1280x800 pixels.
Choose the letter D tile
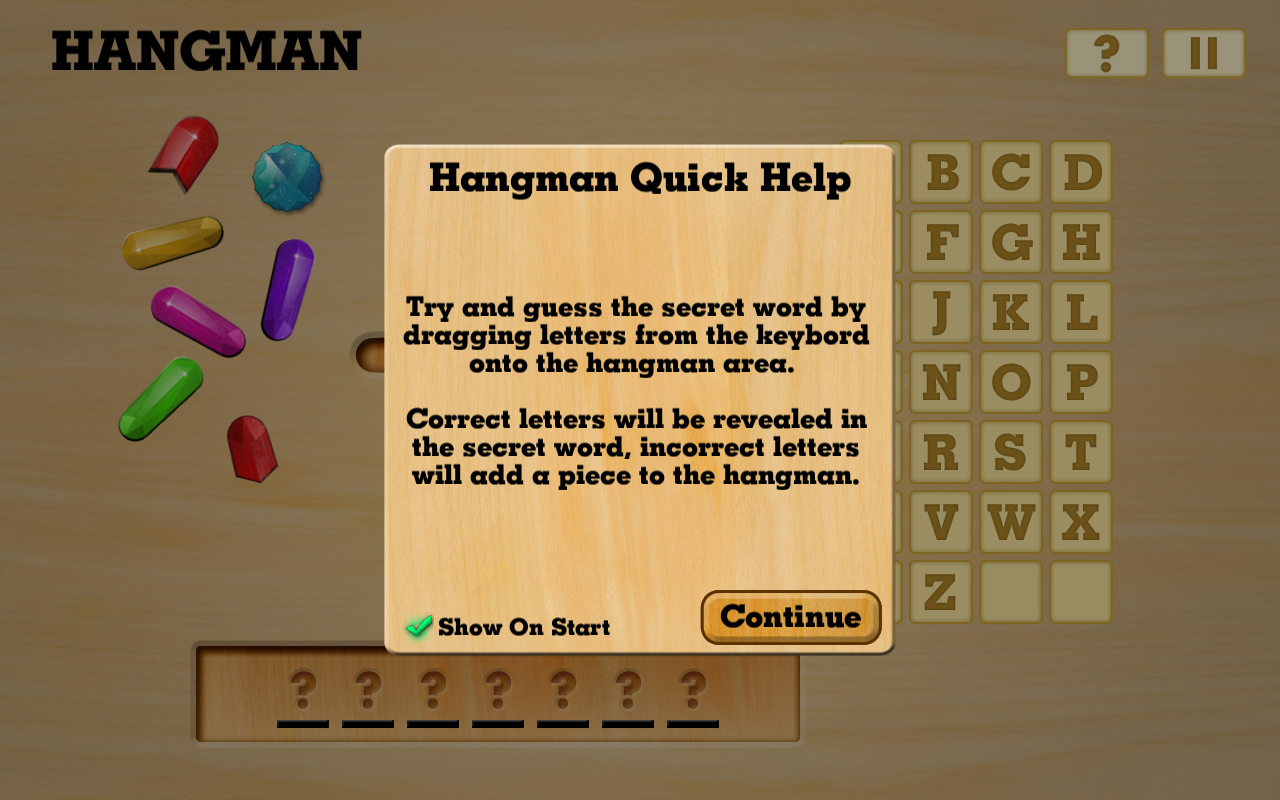[x=1081, y=172]
